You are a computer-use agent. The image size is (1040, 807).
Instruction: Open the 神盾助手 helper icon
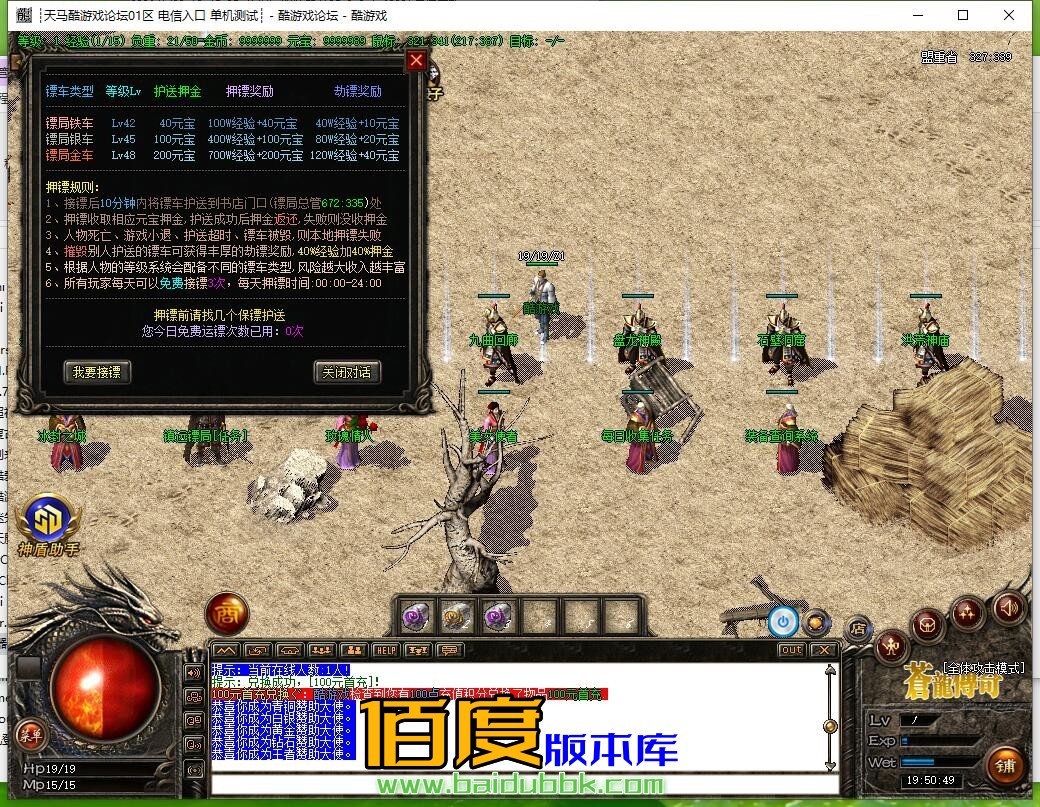click(47, 520)
